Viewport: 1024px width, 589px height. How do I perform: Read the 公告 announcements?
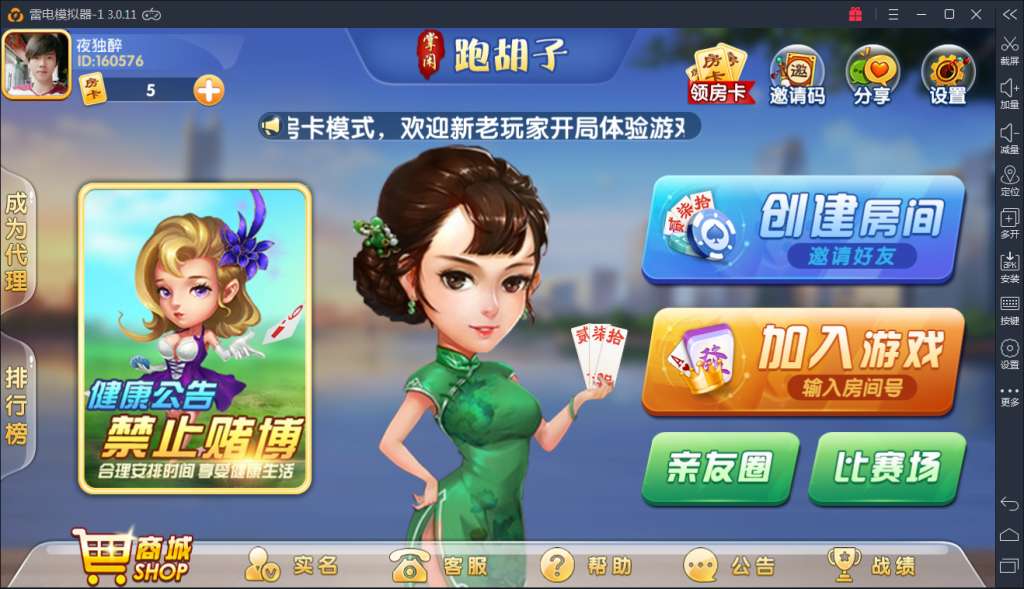coord(730,565)
